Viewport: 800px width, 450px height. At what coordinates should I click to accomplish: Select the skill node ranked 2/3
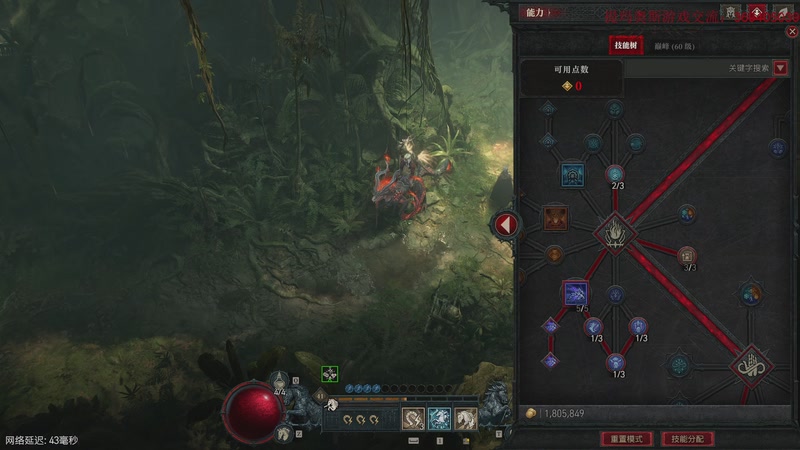tap(615, 172)
